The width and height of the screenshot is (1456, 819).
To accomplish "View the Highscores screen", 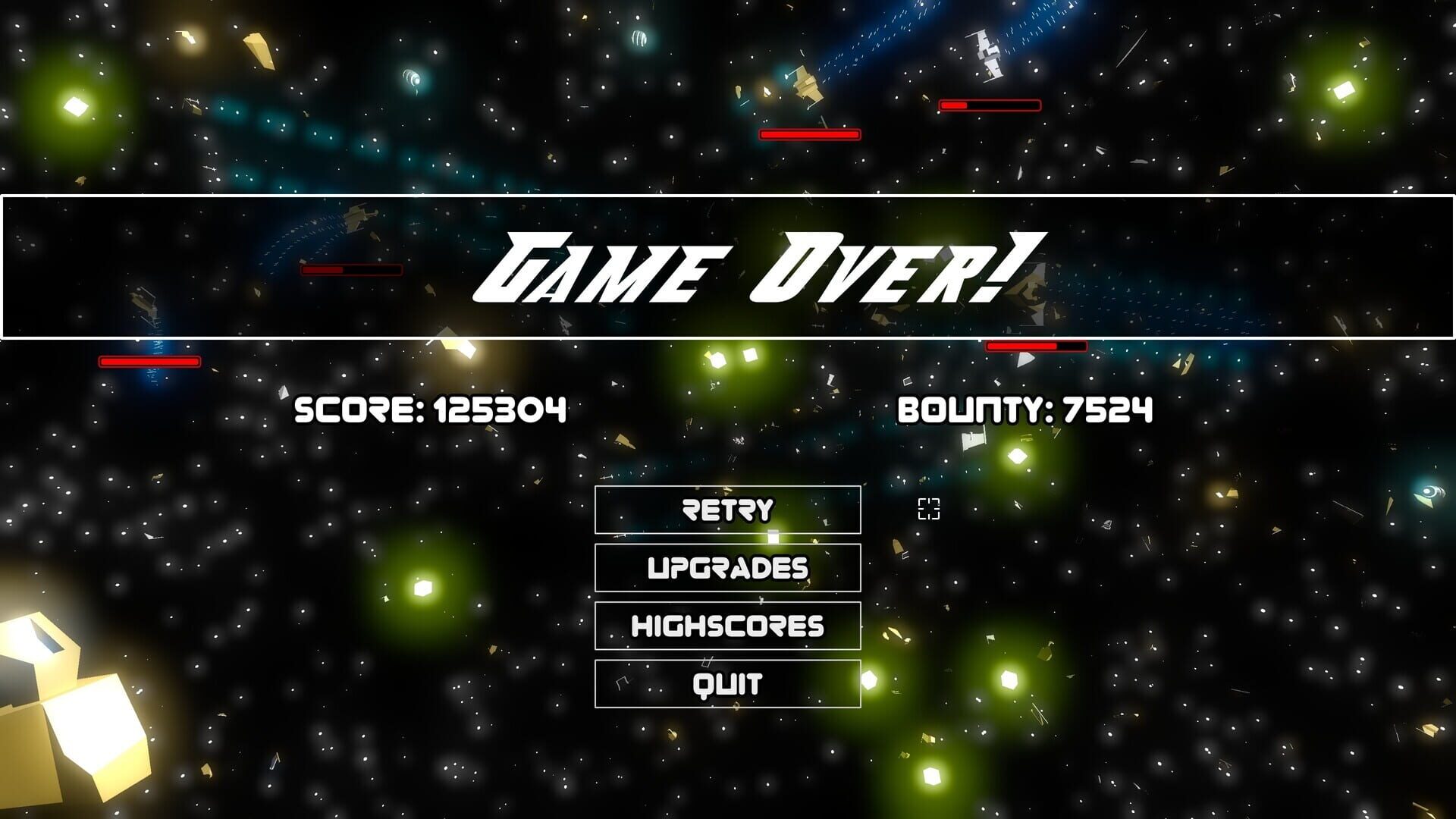I will pos(728,625).
